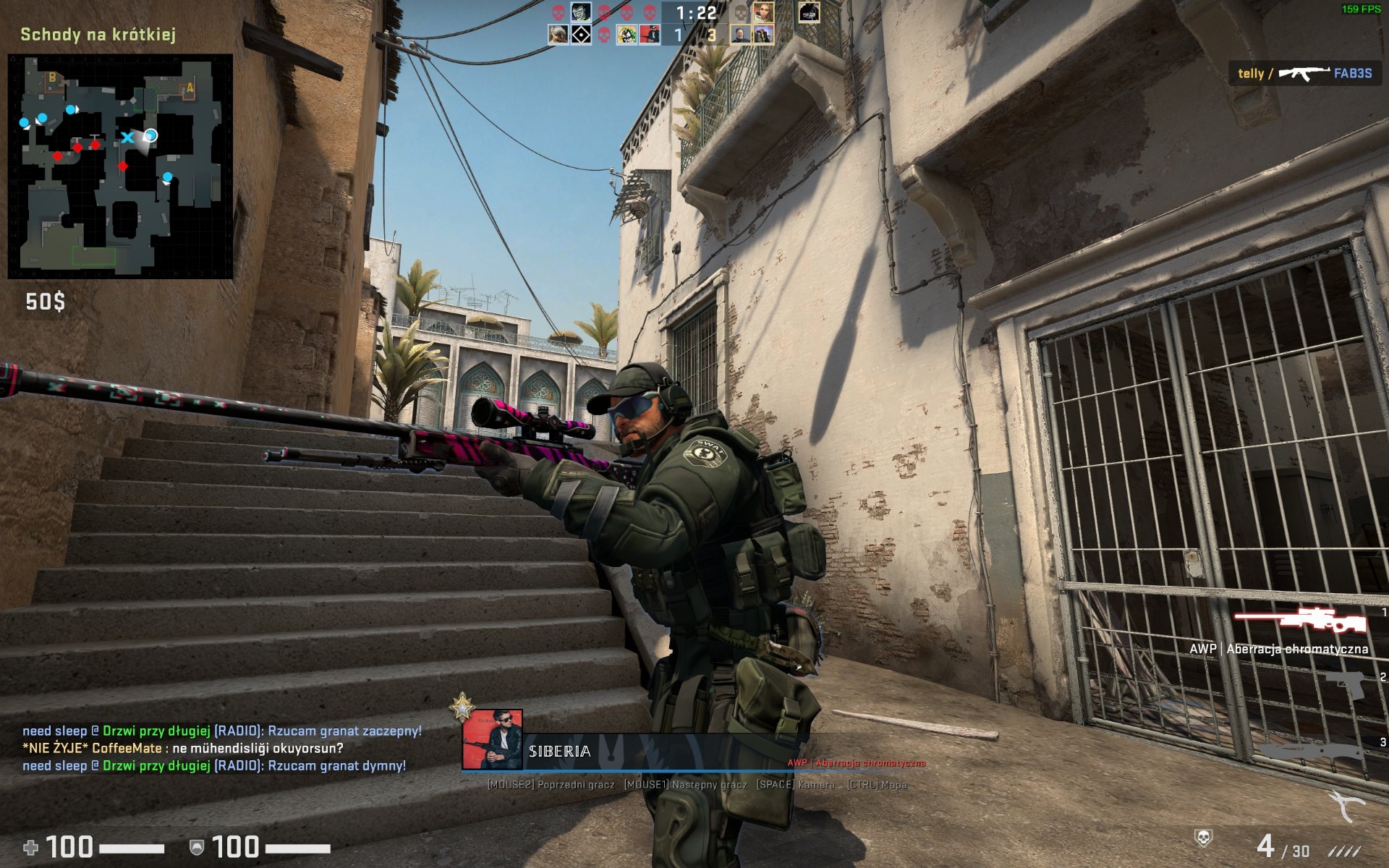This screenshot has width=1389, height=868.
Task: Click the white diving-tool equipment icon
Action: pyautogui.click(x=1346, y=805)
